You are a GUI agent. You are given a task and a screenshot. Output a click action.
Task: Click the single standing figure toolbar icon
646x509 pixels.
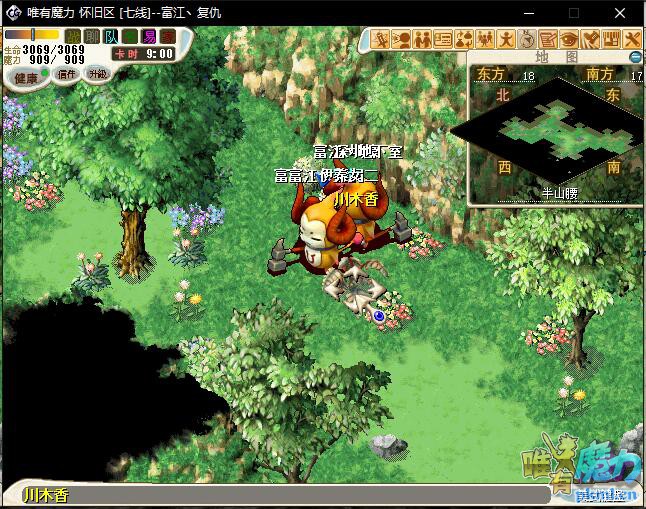[x=506, y=40]
